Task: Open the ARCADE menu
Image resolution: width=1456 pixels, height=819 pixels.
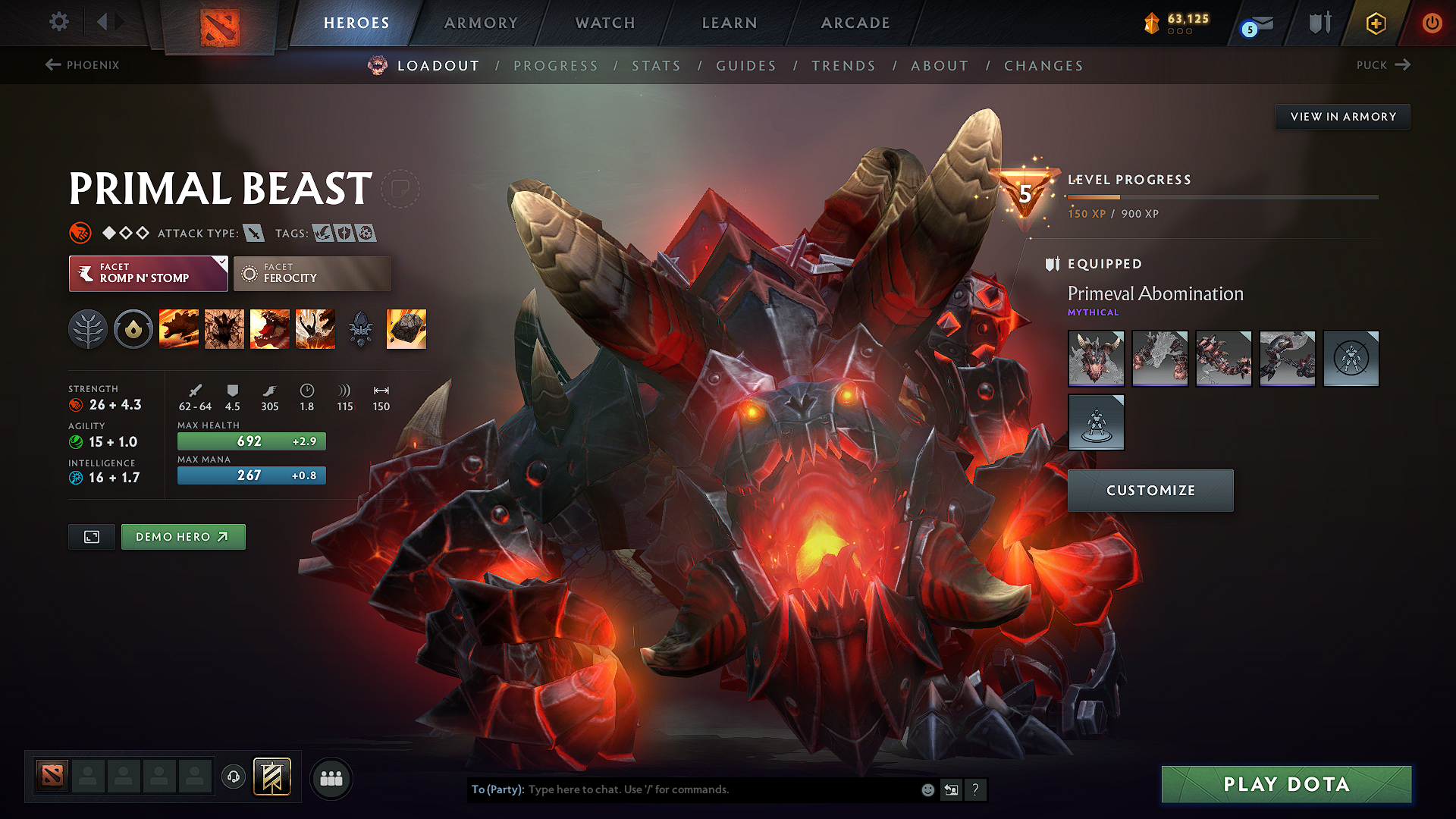Action: [x=855, y=23]
